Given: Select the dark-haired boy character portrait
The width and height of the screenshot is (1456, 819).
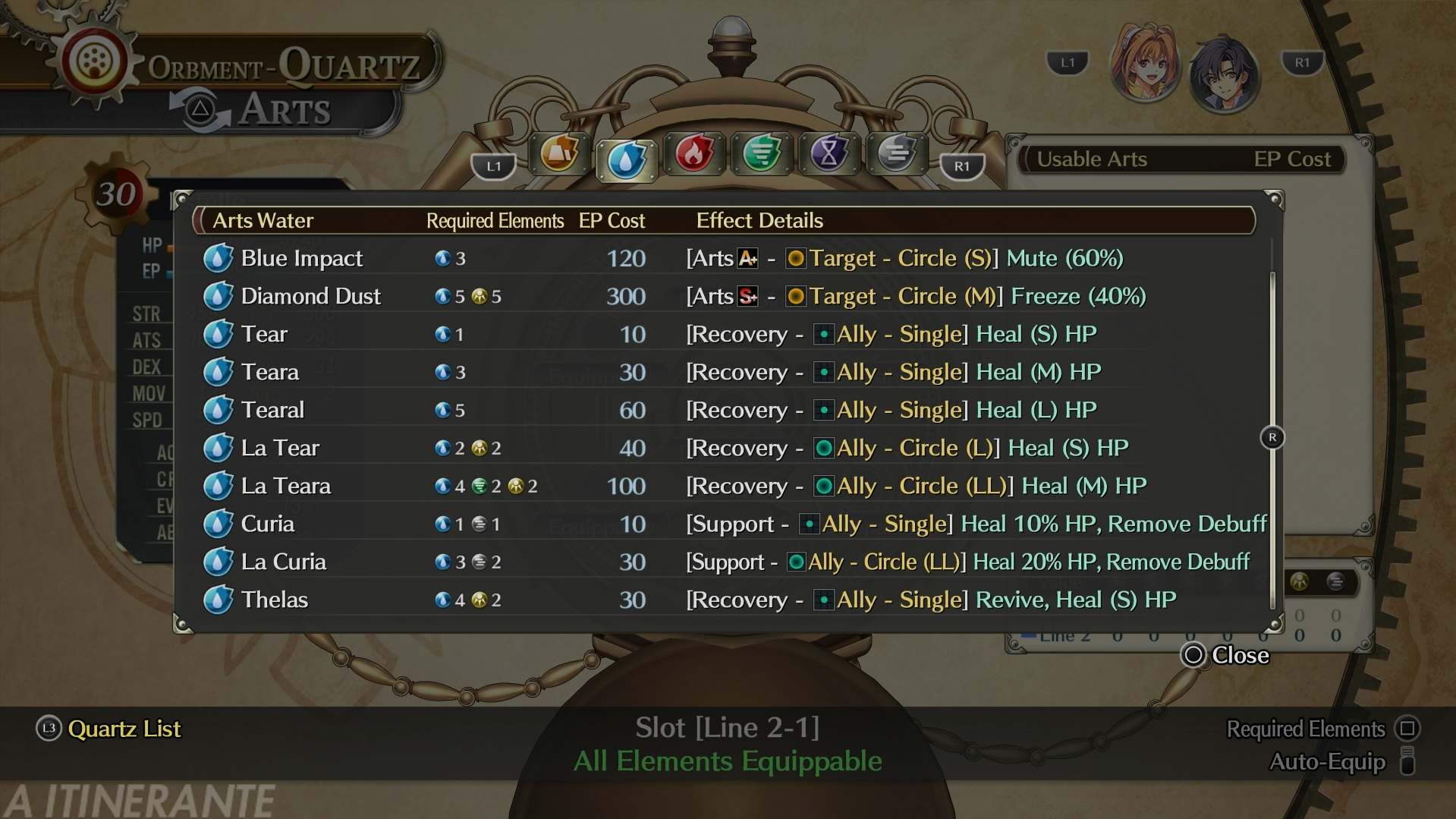Looking at the screenshot, I should pos(1223,75).
